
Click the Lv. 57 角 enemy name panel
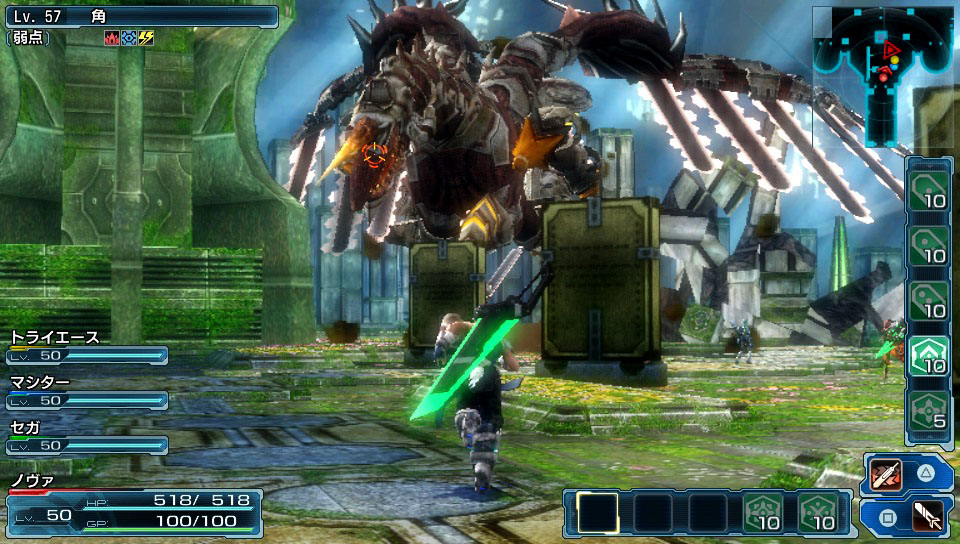140,16
